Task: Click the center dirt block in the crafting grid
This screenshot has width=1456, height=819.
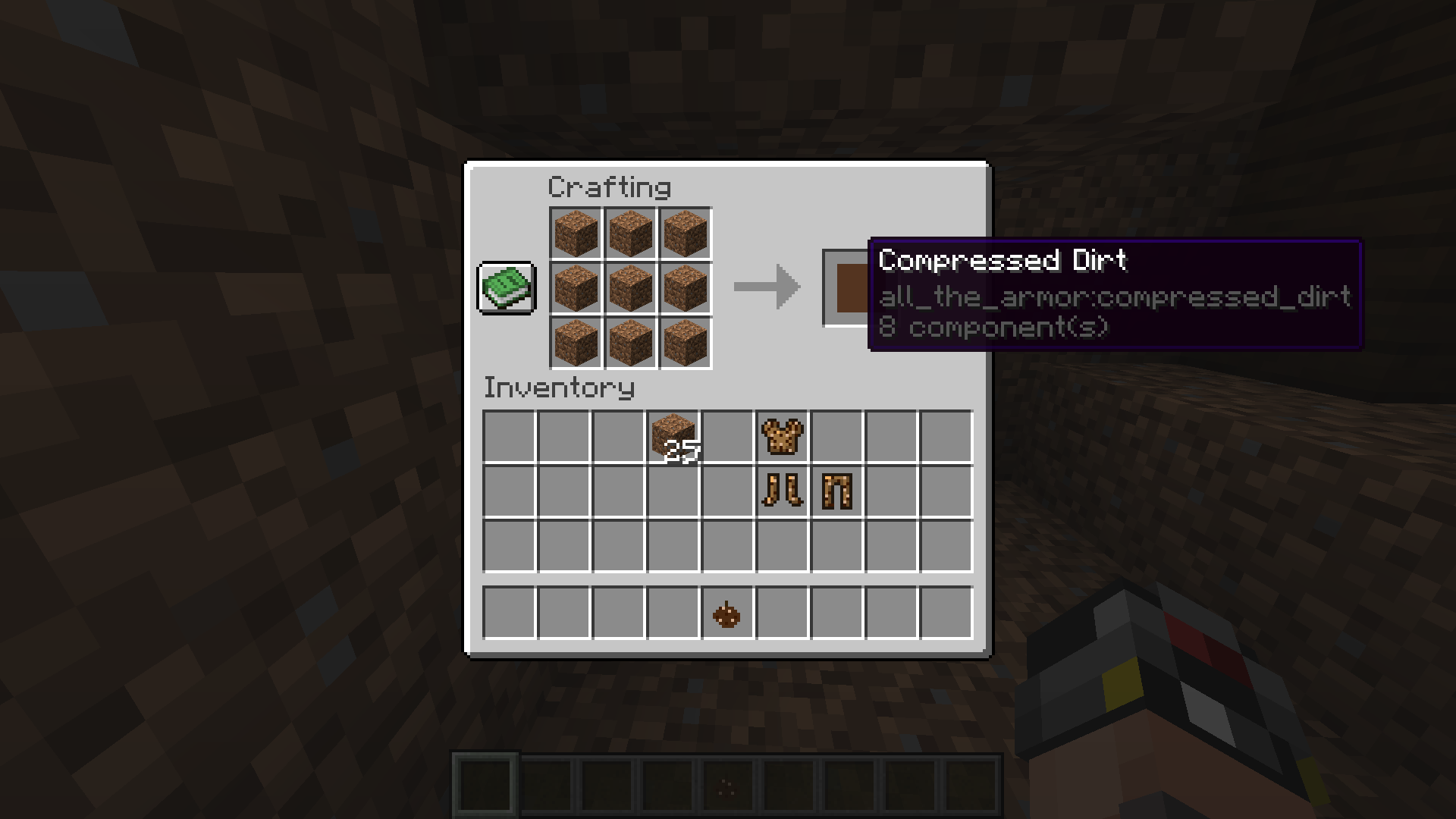Action: 629,287
